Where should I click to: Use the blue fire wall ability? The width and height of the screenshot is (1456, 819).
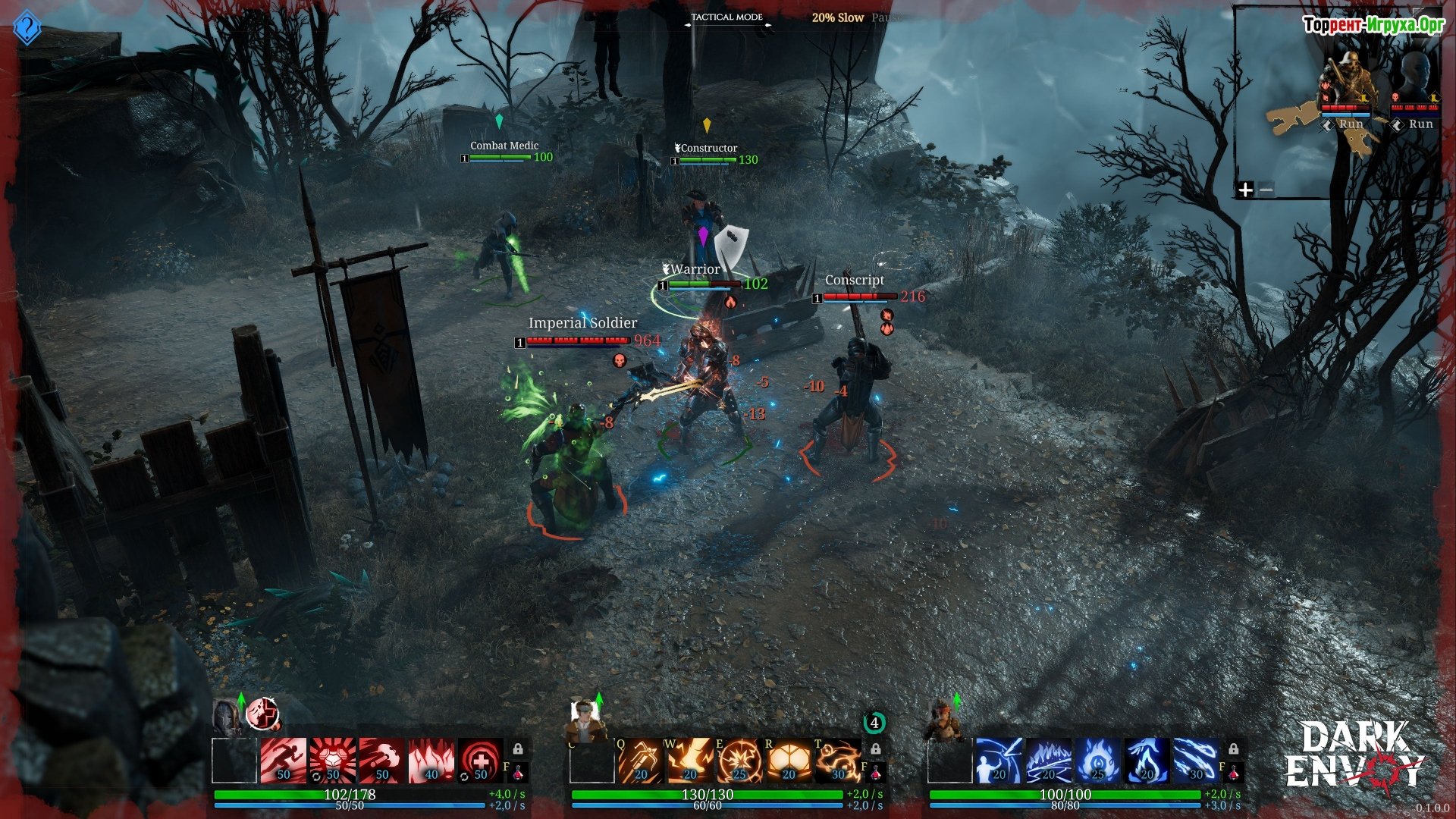[x=1049, y=761]
